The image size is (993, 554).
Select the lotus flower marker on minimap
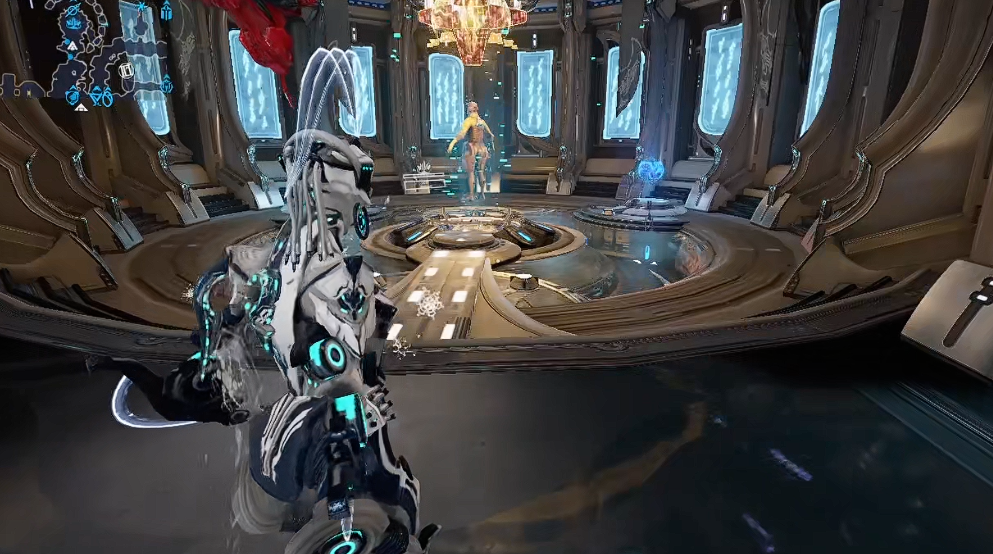pos(73,23)
